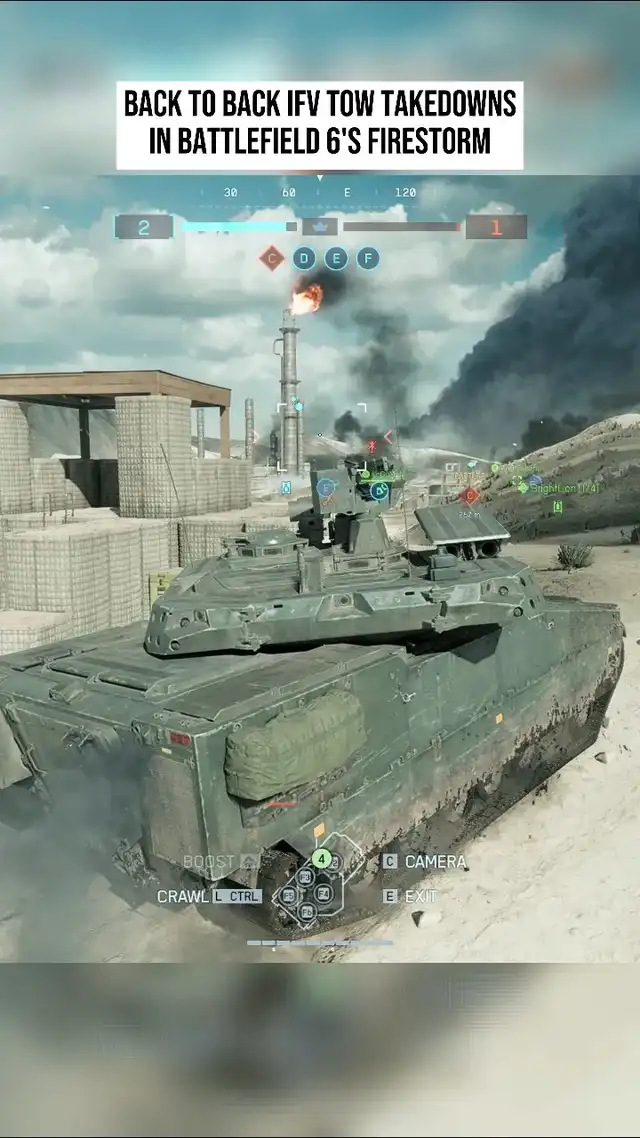The width and height of the screenshot is (640, 1138).
Task: Select the blue objective F marker
Action: click(x=368, y=259)
